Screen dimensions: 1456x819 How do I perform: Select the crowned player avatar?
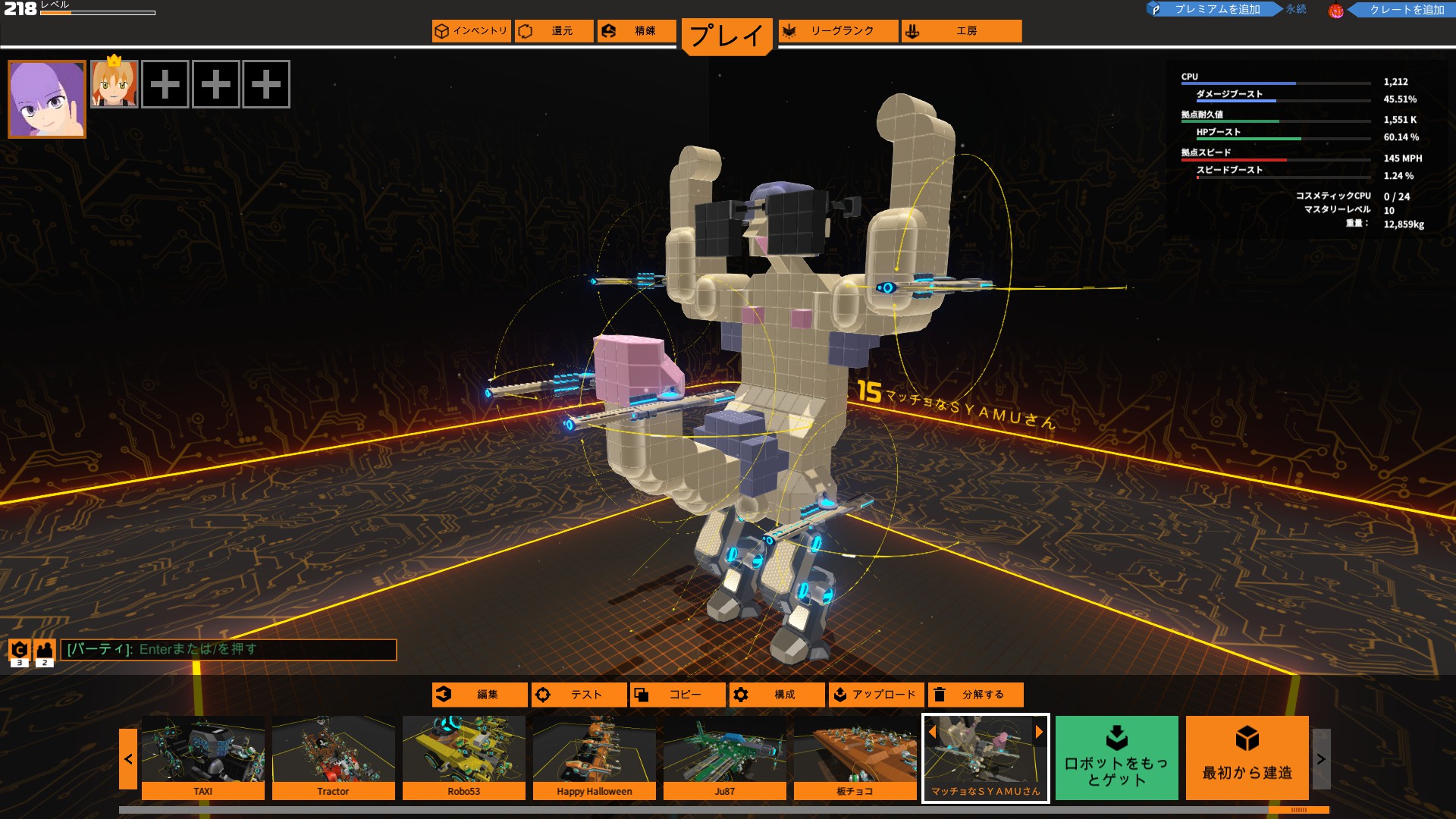tap(113, 84)
